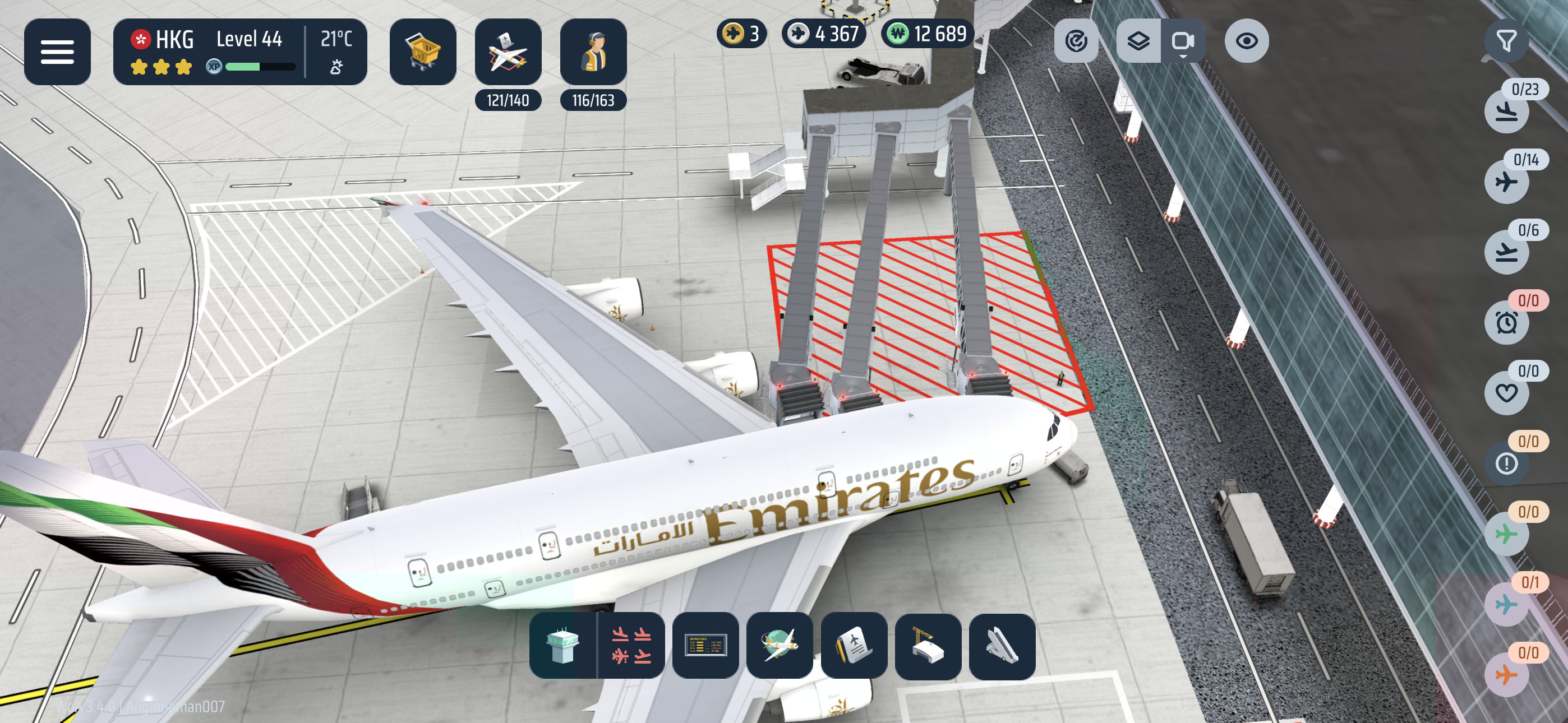
Task: Show the alarm clock timed flights list
Action: point(1506,323)
